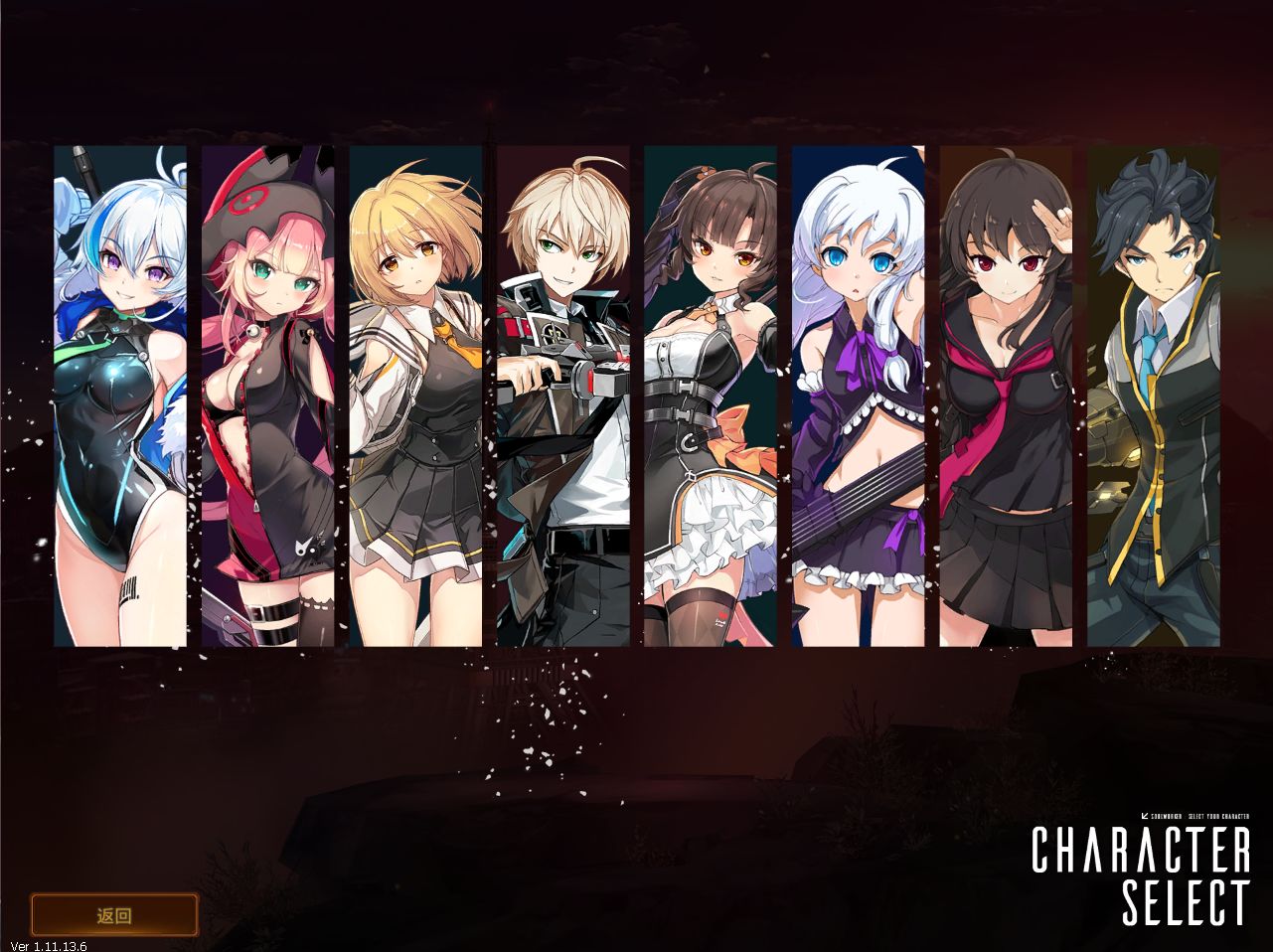The image size is (1273, 952).
Task: Select the blond male character with the gauntlet
Action: tap(563, 397)
